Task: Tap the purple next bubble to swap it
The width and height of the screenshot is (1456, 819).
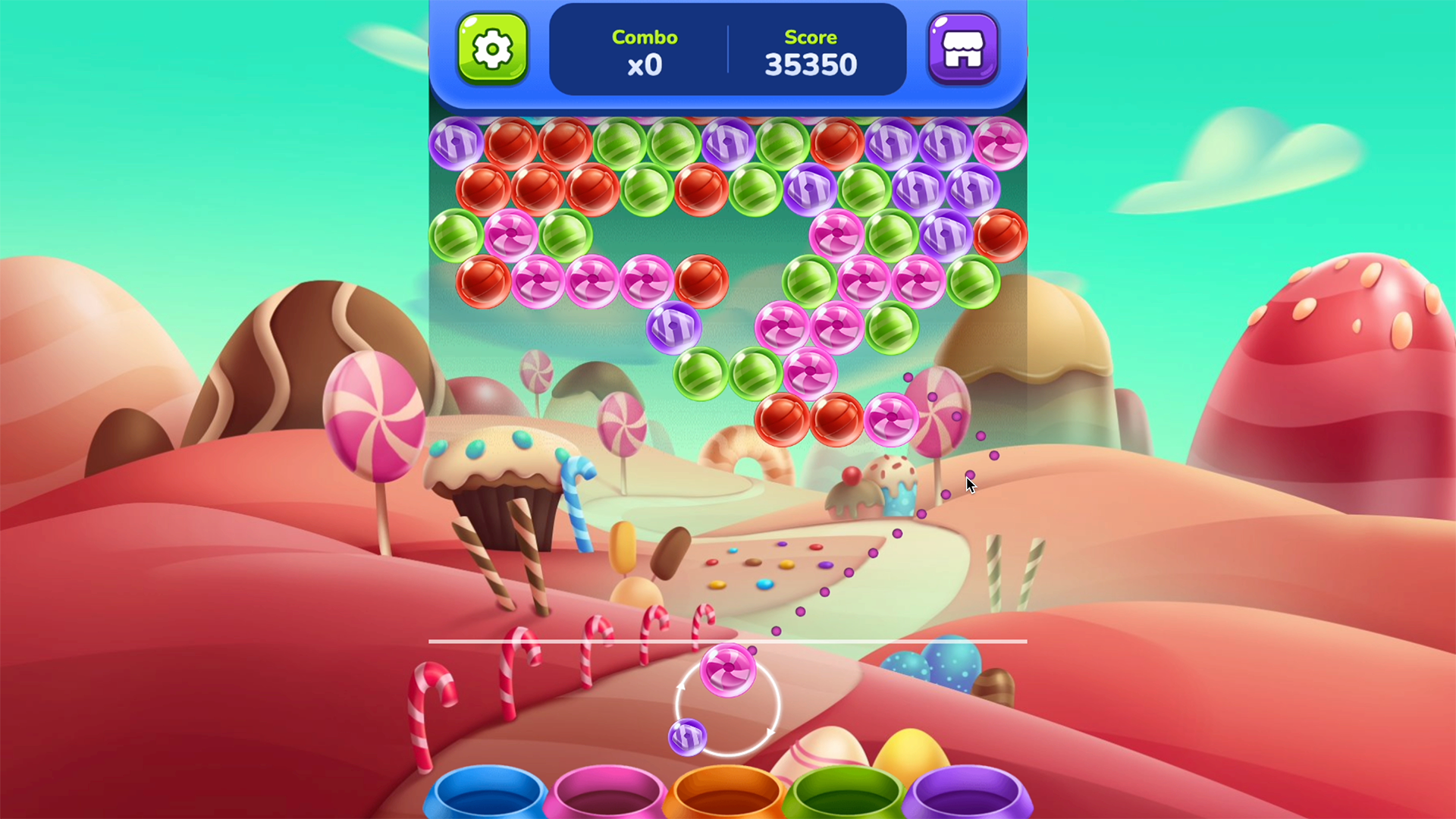Action: (688, 736)
